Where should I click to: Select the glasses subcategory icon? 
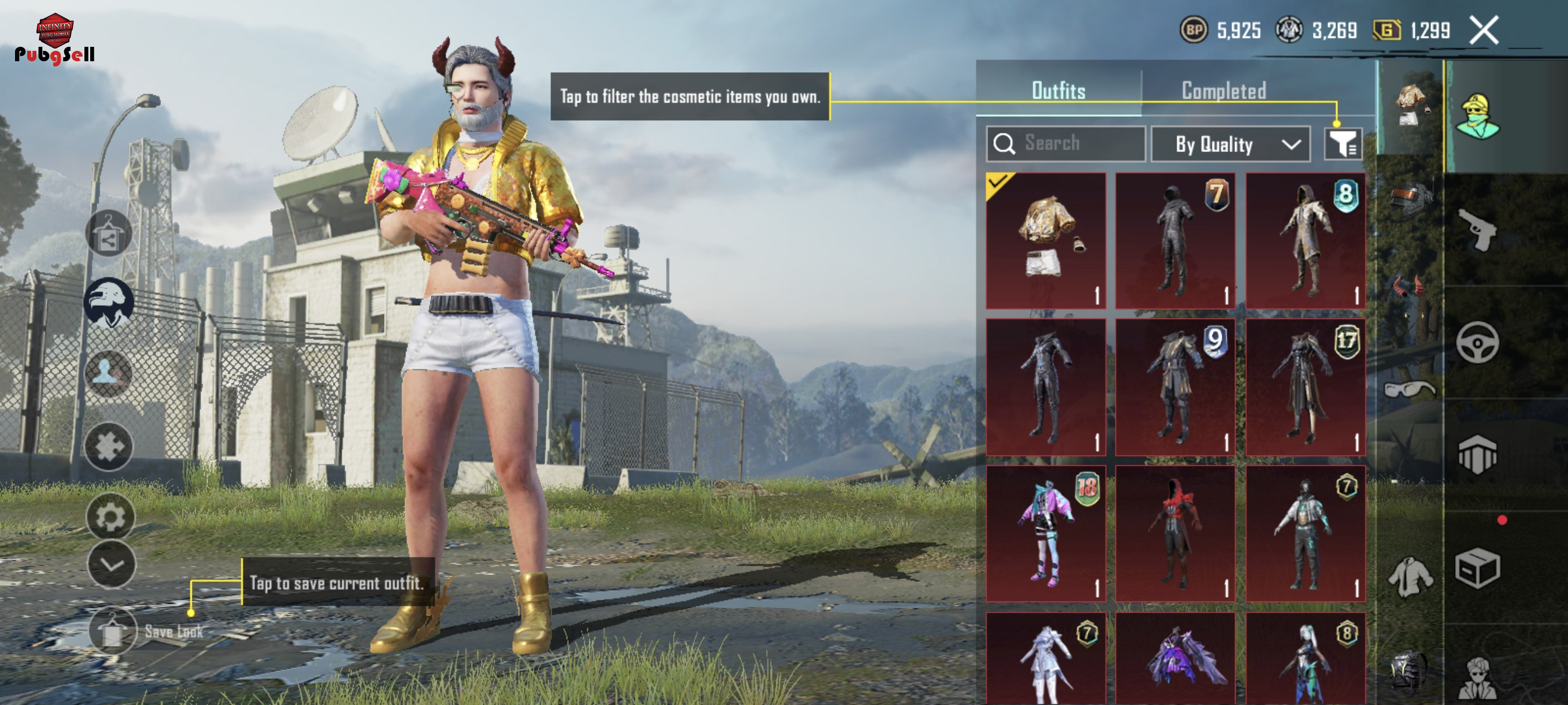[1409, 388]
